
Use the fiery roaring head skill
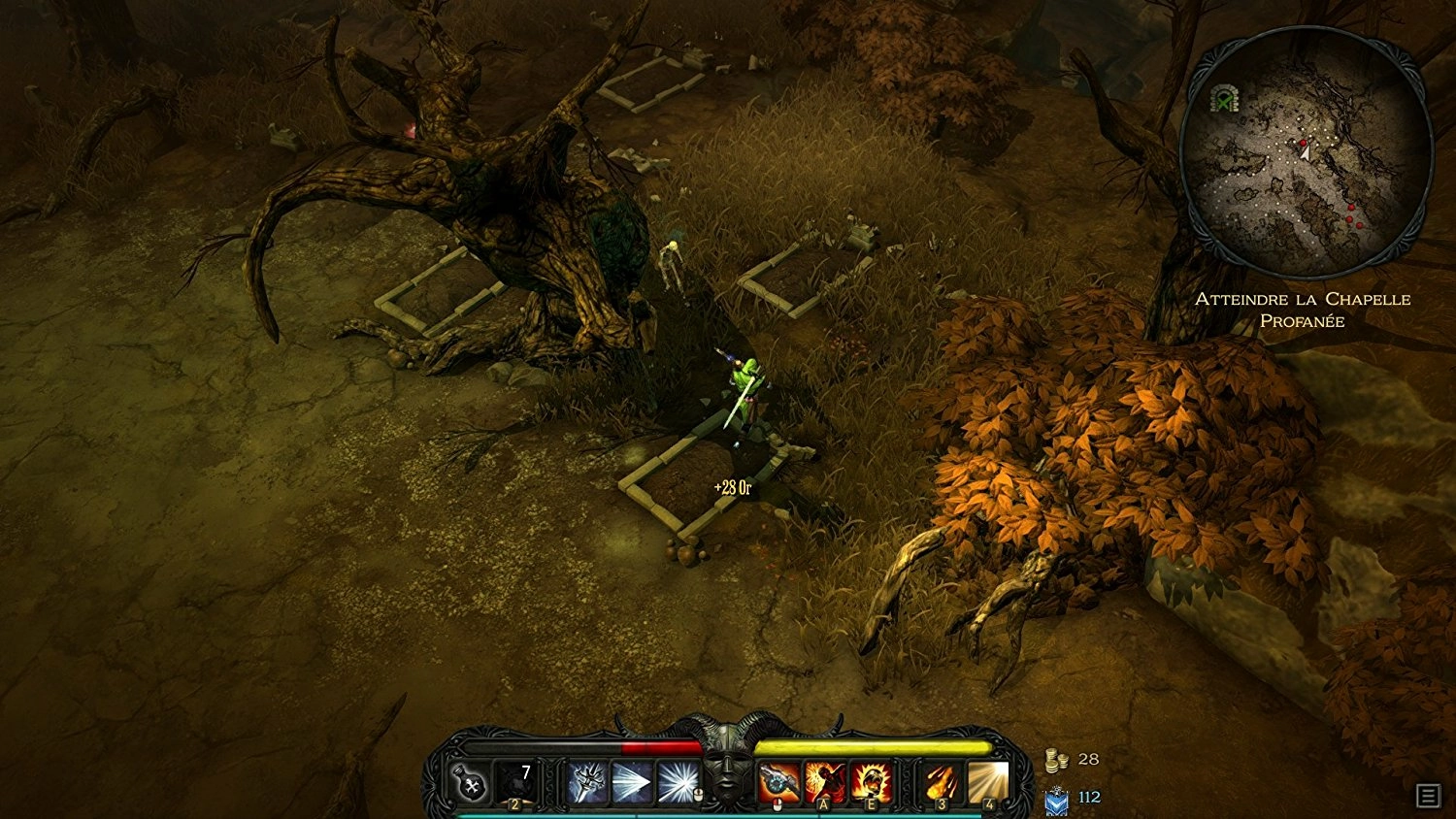click(x=871, y=782)
